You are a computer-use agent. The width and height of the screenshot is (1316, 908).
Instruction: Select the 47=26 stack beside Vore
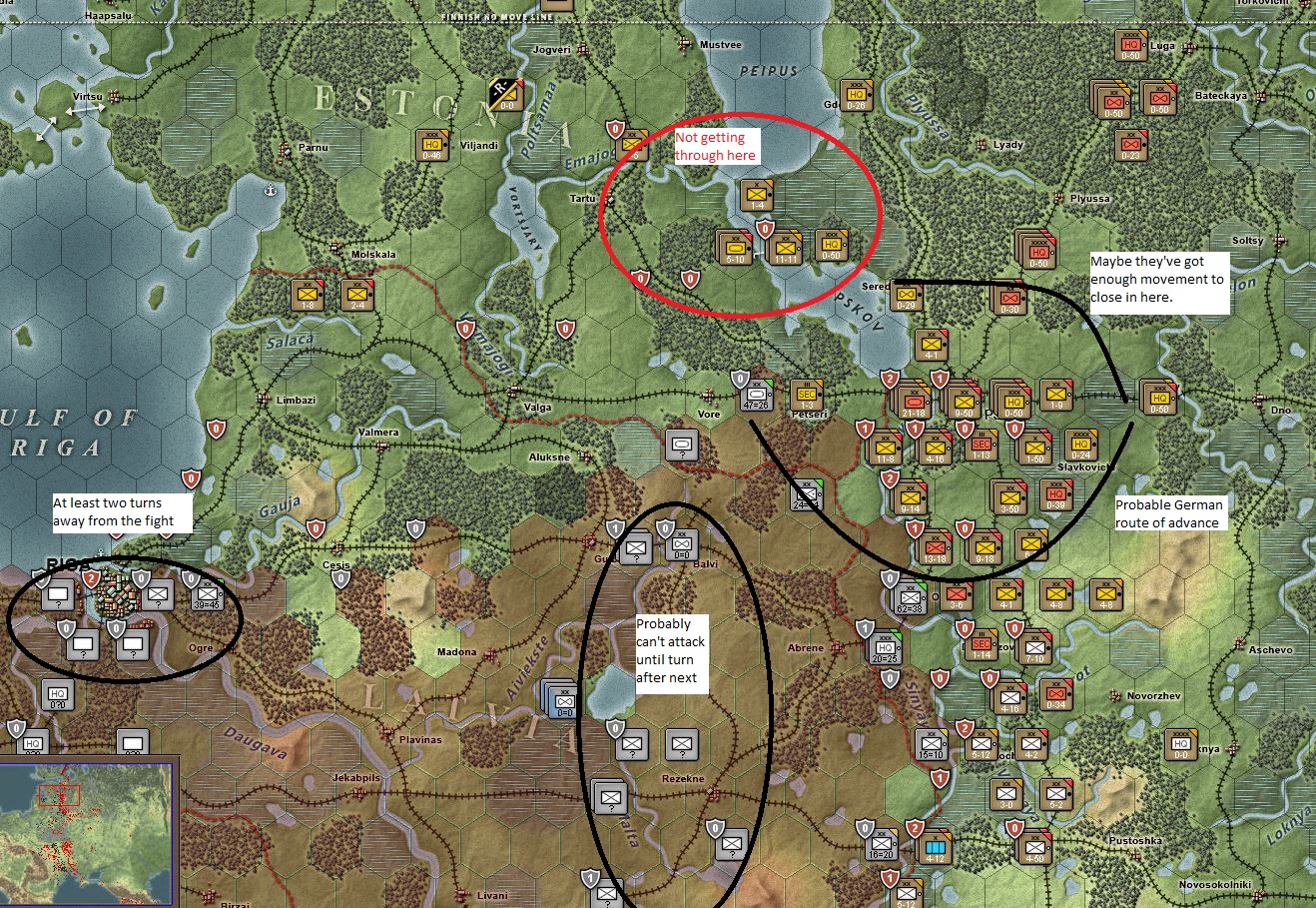(x=756, y=394)
